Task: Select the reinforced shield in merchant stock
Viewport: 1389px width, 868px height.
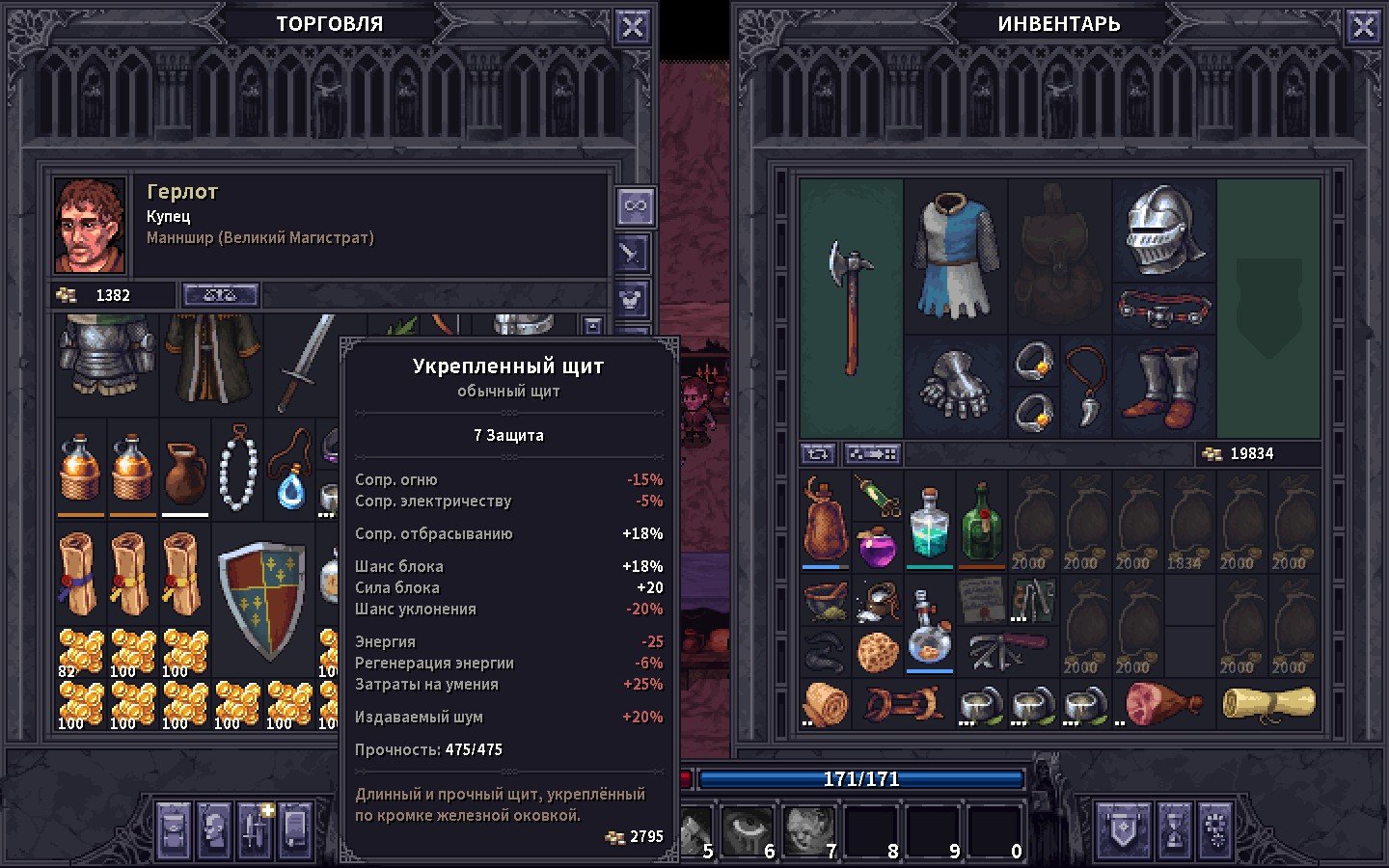Action: (262, 597)
